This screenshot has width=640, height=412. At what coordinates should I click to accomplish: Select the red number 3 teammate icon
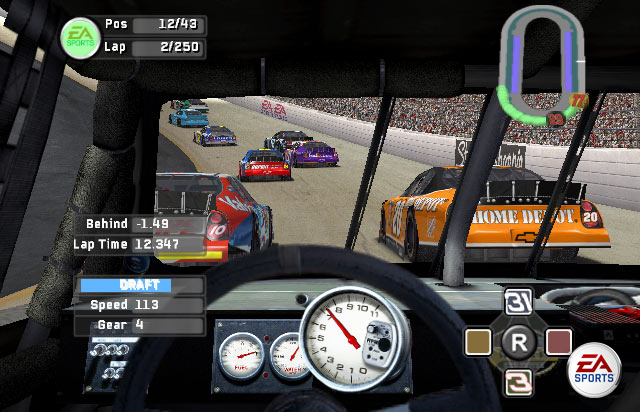click(518, 377)
